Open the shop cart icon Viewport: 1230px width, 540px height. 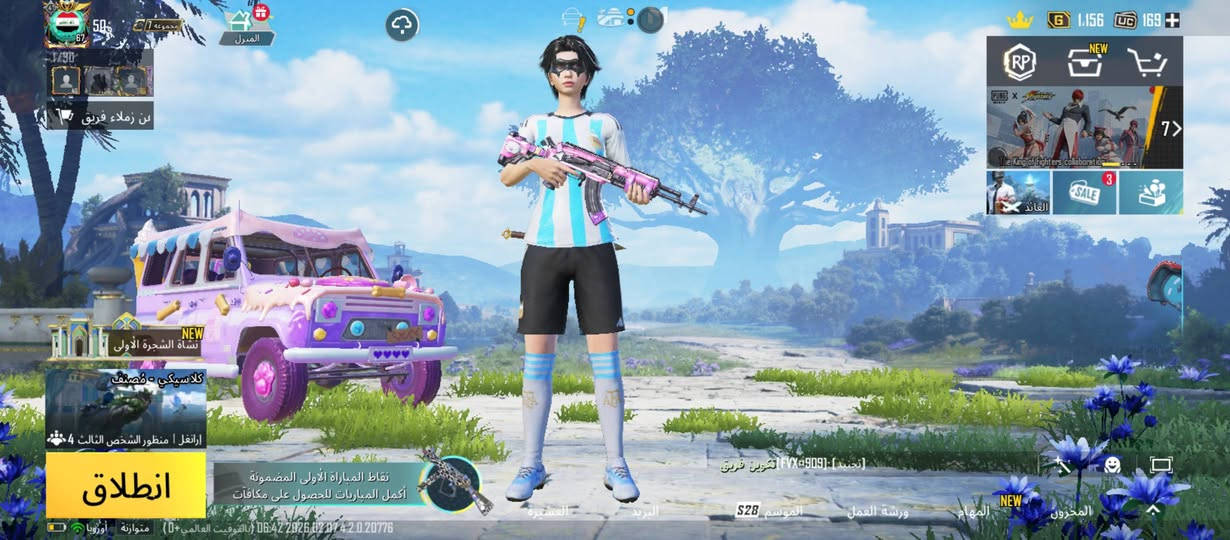pyautogui.click(x=1148, y=63)
